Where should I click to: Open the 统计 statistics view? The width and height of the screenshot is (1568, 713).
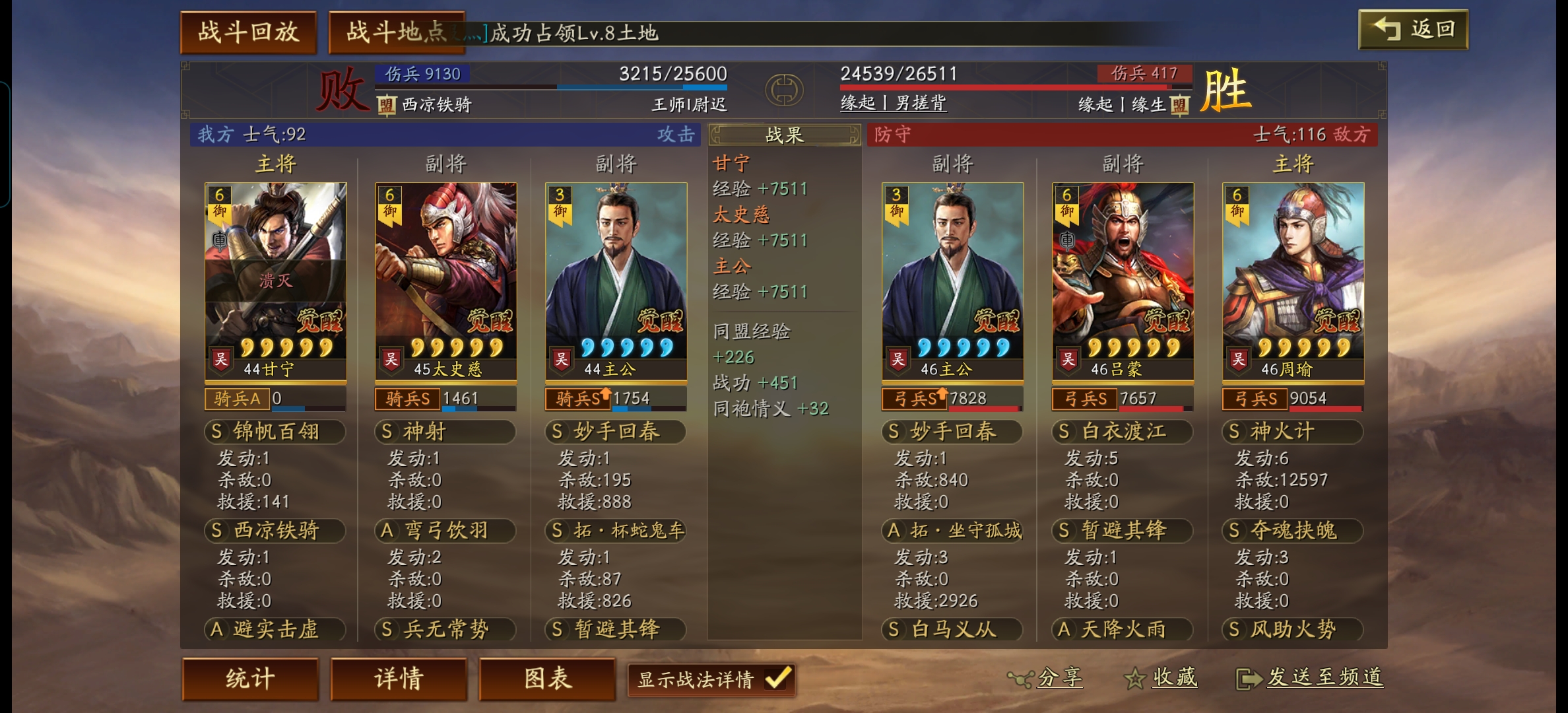pyautogui.click(x=250, y=679)
